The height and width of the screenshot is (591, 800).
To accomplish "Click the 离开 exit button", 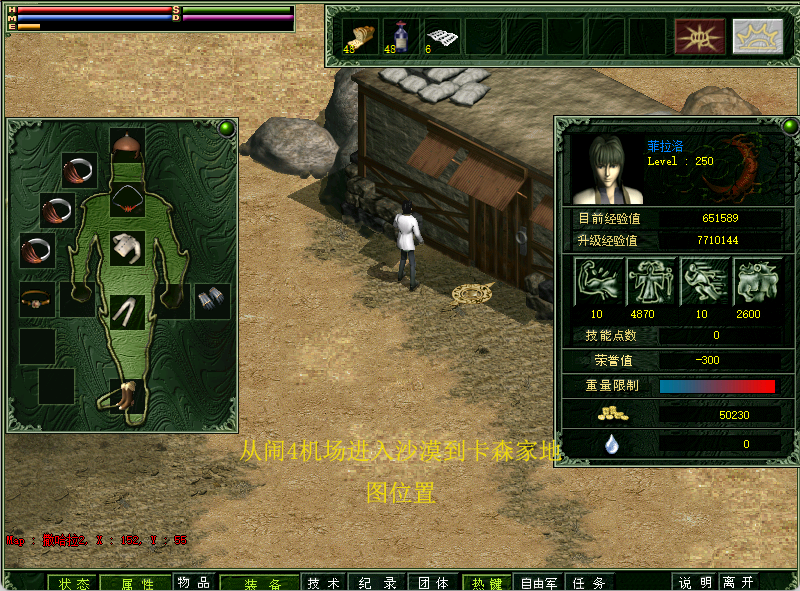I will (x=738, y=582).
